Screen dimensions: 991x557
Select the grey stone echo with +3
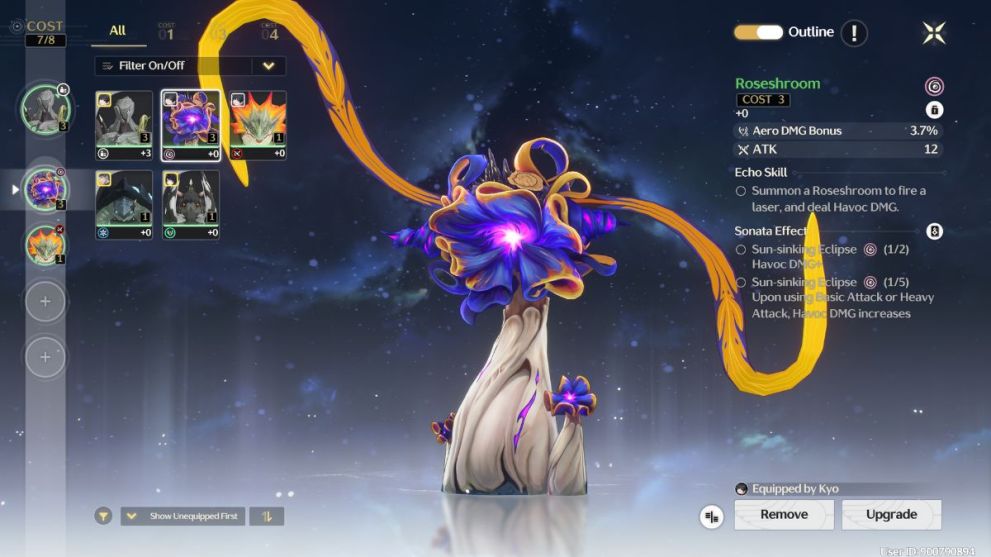click(x=124, y=125)
